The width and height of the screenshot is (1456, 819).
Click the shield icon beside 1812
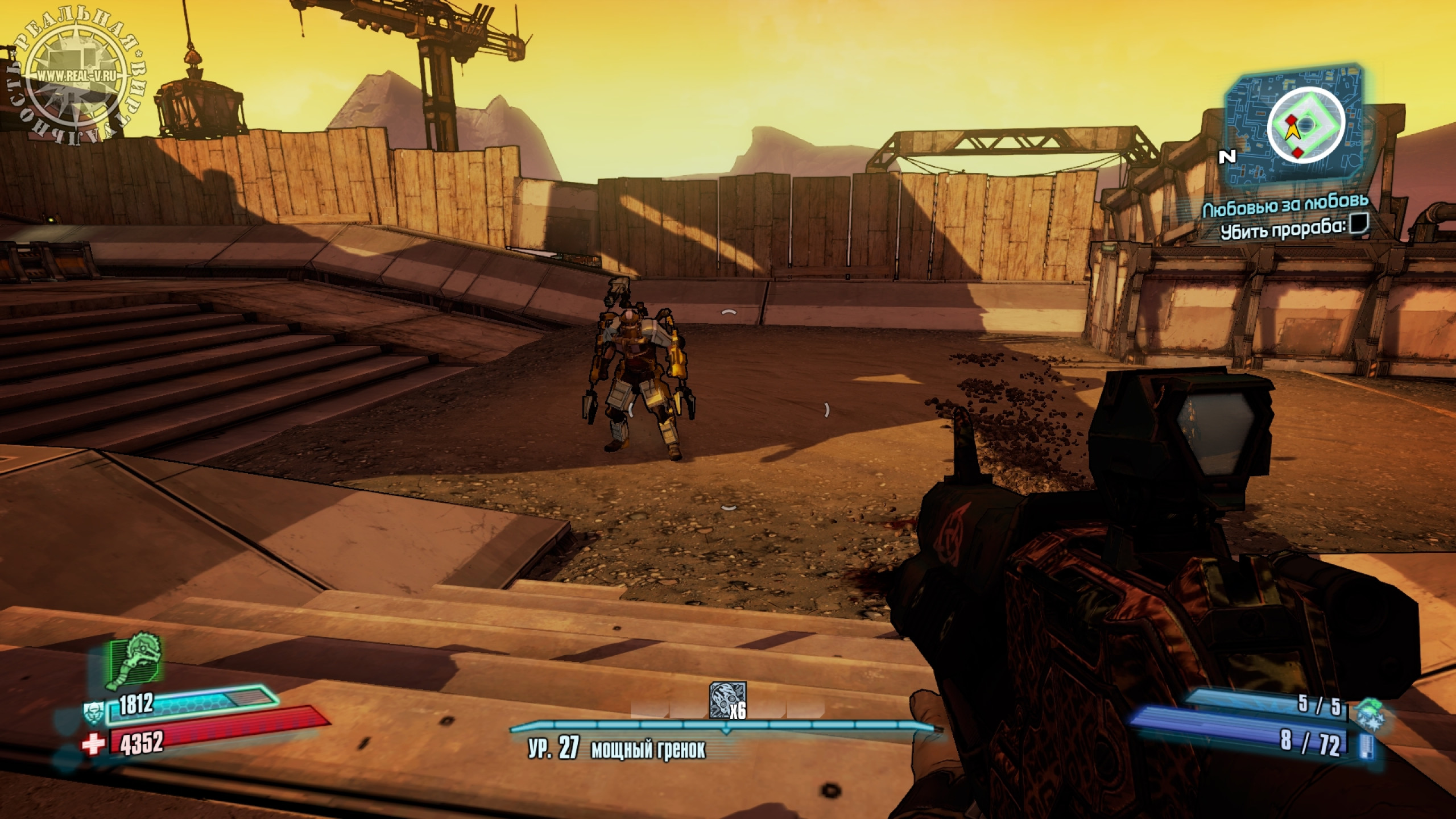coord(92,712)
